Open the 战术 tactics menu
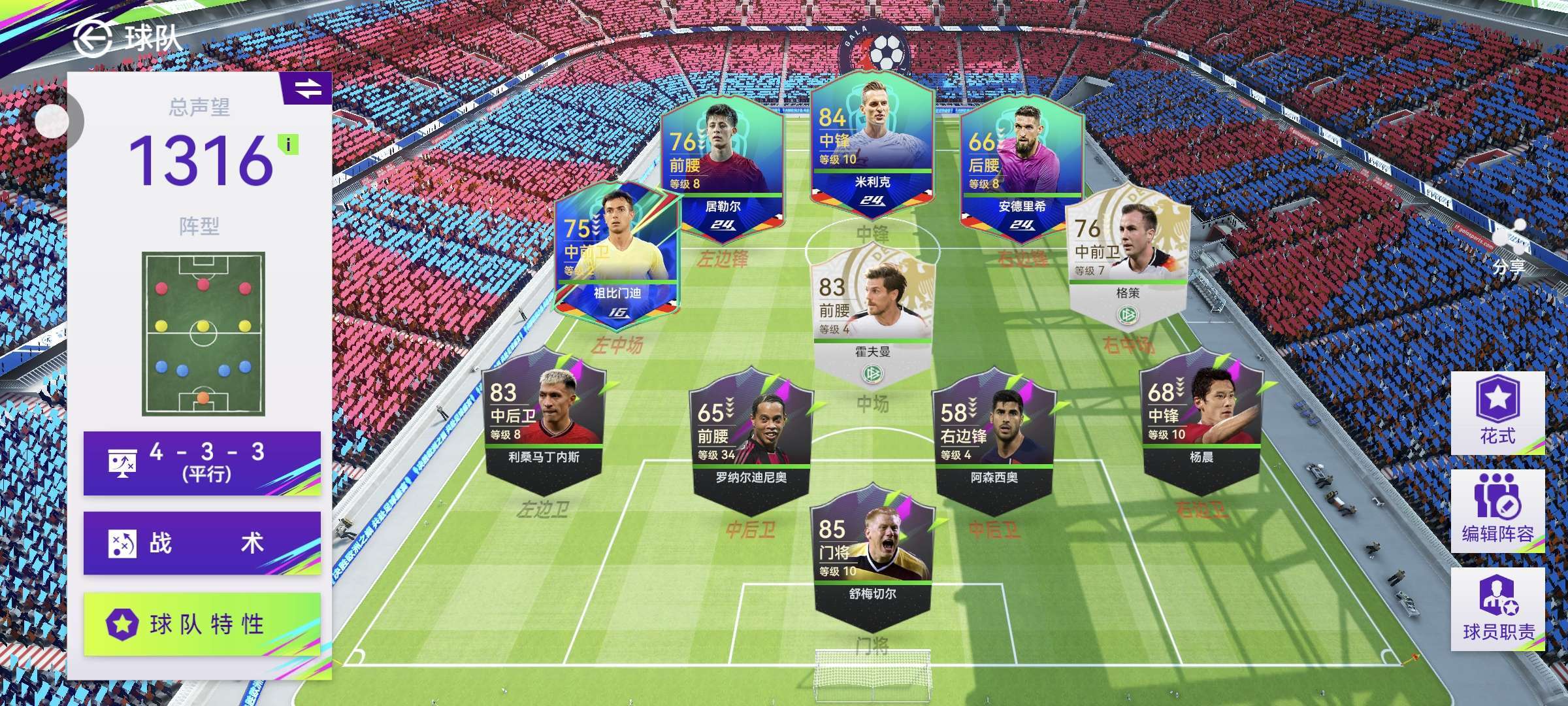The width and height of the screenshot is (1568, 706). pos(202,543)
